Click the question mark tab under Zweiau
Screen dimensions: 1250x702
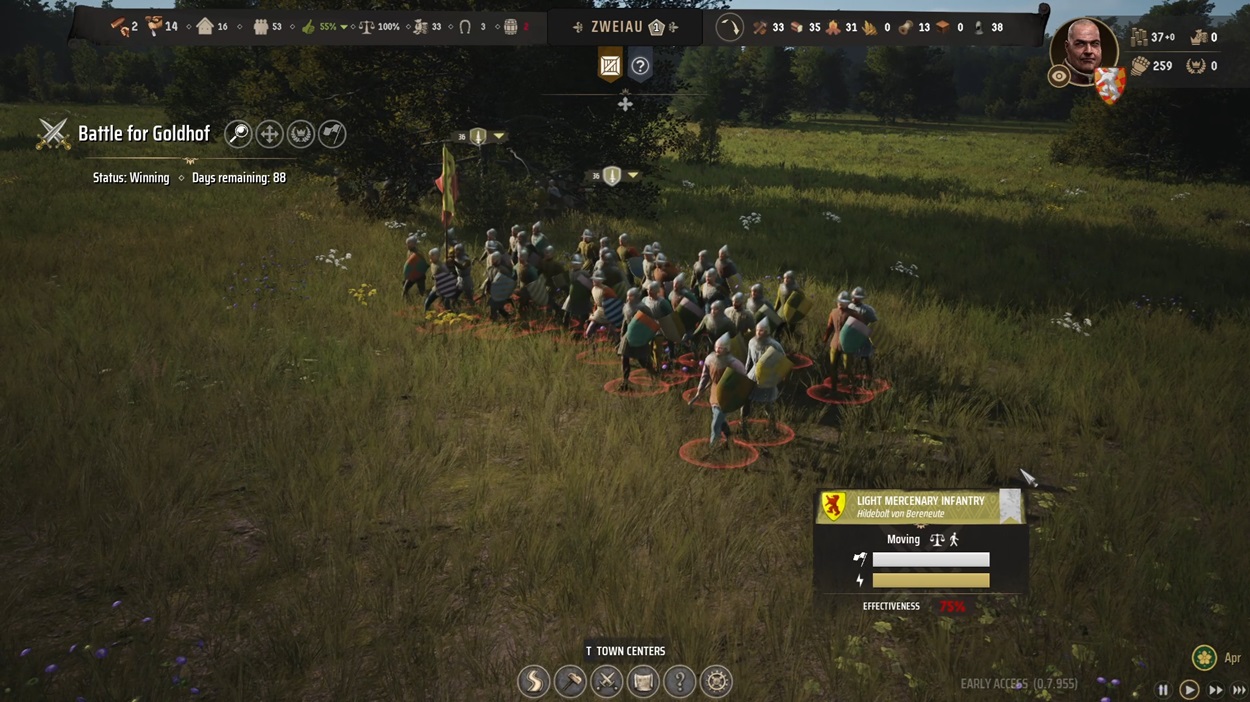coord(641,67)
